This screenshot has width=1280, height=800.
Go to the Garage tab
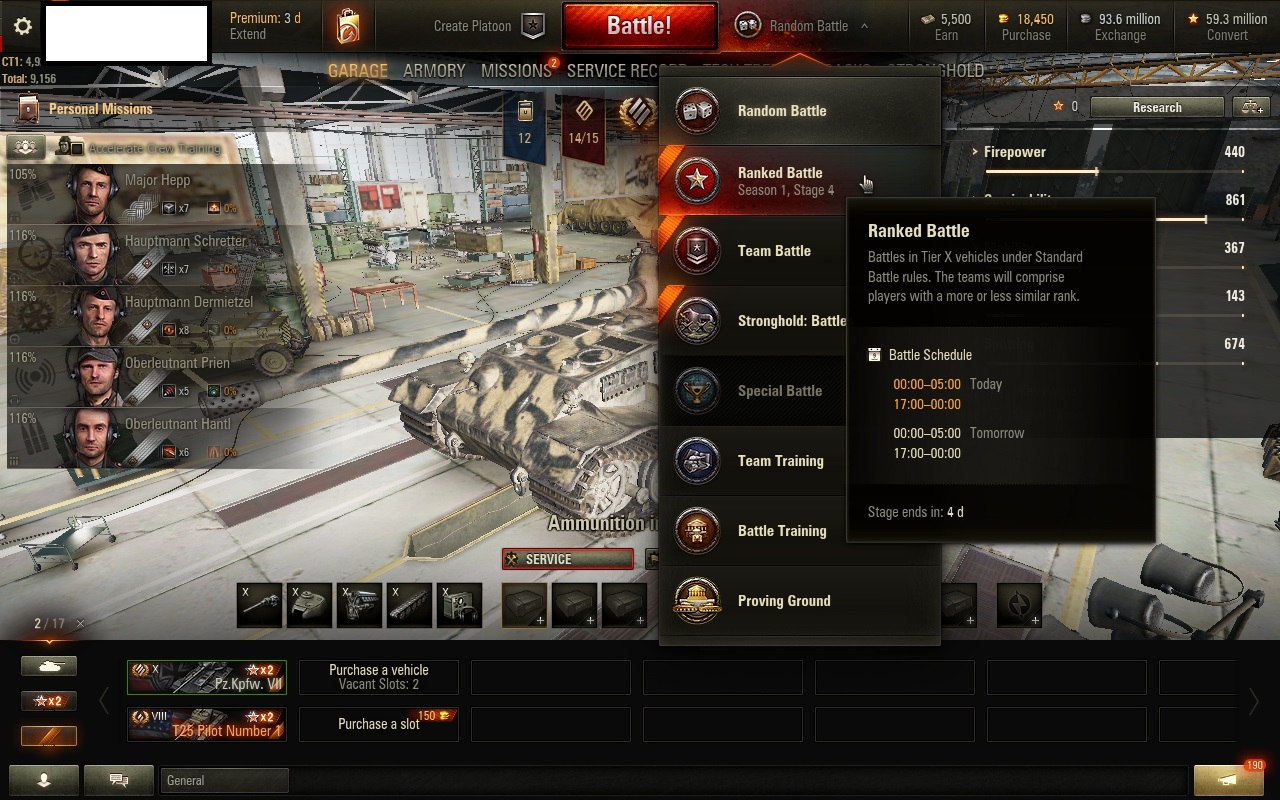tap(357, 71)
